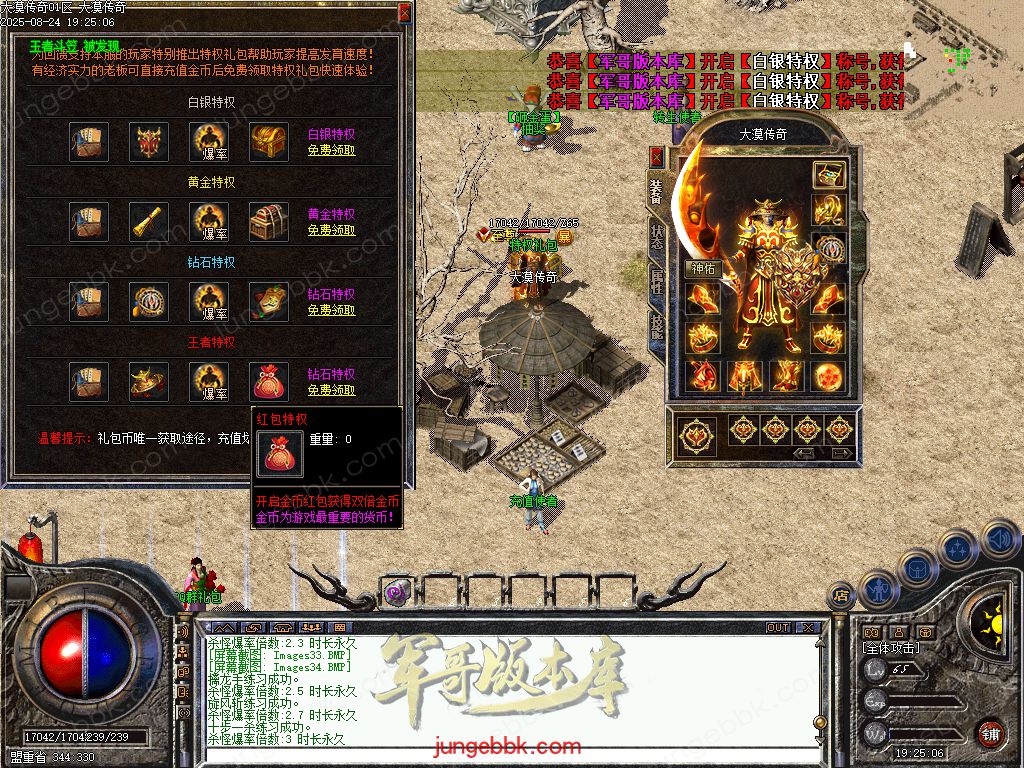Claim the 白银特权 free gift link

point(331,150)
